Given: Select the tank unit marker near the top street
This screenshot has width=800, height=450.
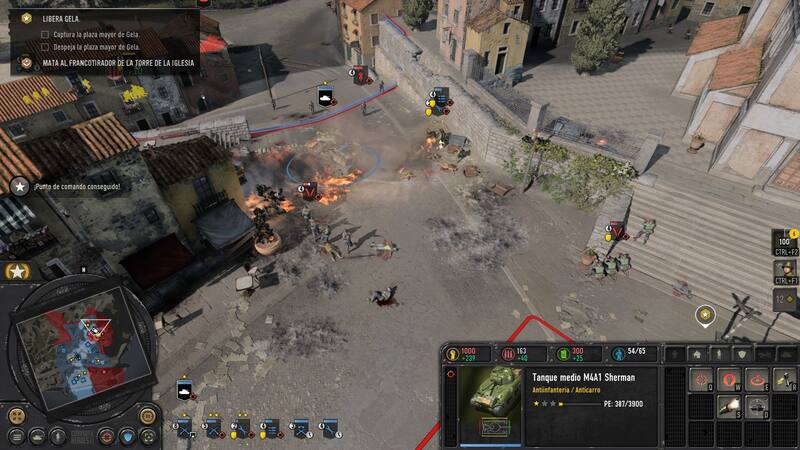Looking at the screenshot, I should pos(326,97).
